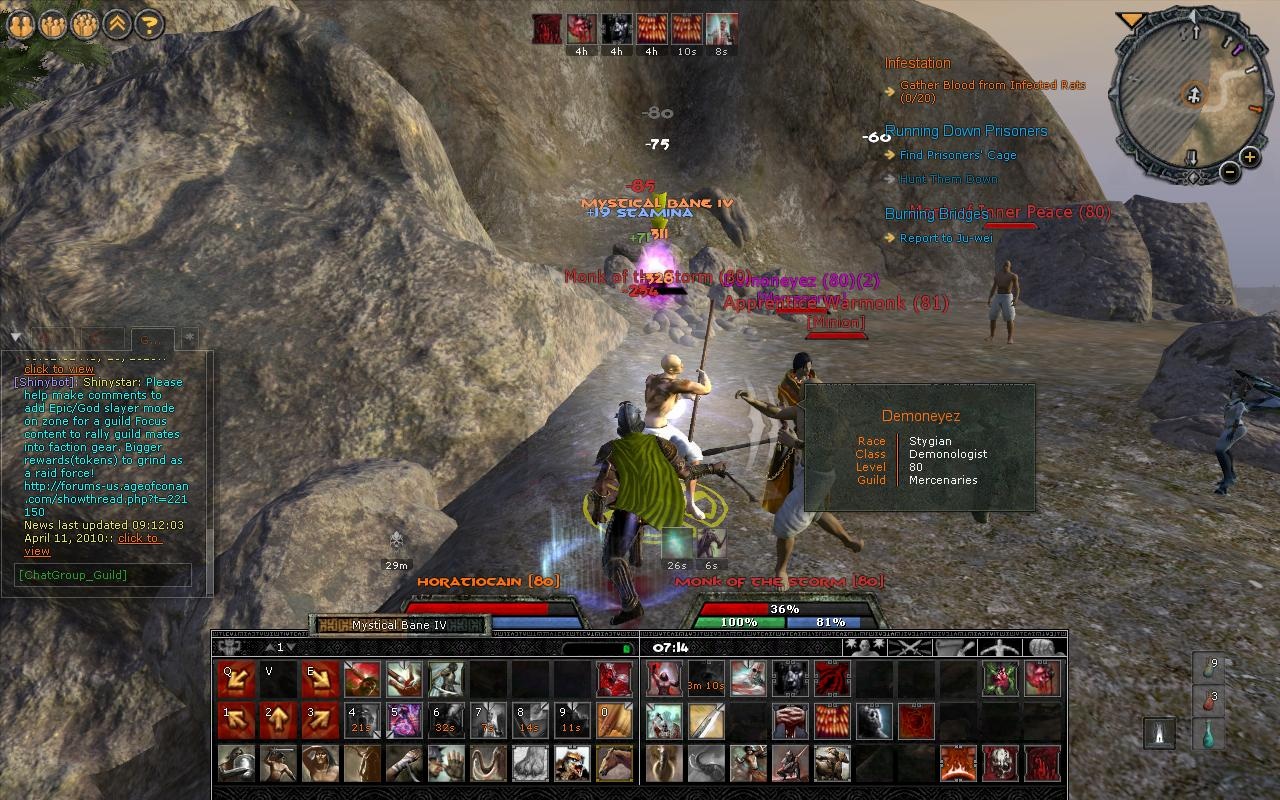The height and width of the screenshot is (800, 1280).
Task: Cast the purple demon spell in hotbar slot 5
Action: click(404, 721)
